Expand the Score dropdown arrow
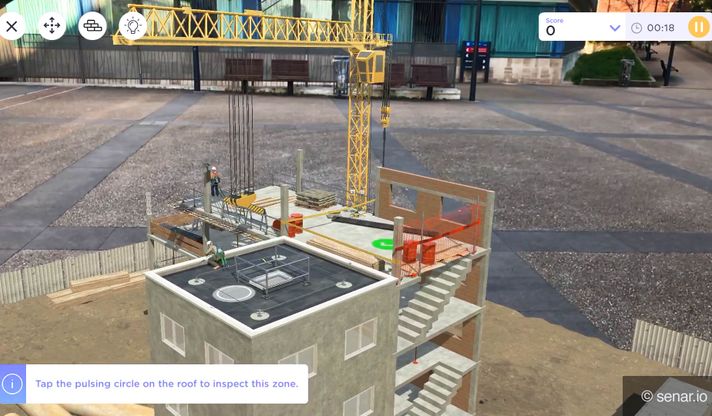712x416 pixels. pyautogui.click(x=615, y=28)
